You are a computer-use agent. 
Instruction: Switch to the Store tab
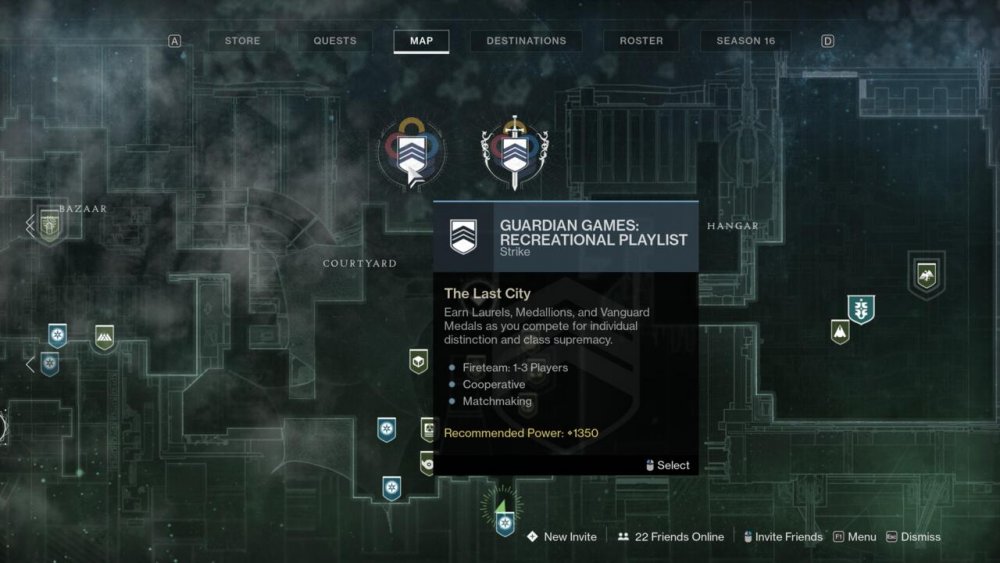point(242,41)
